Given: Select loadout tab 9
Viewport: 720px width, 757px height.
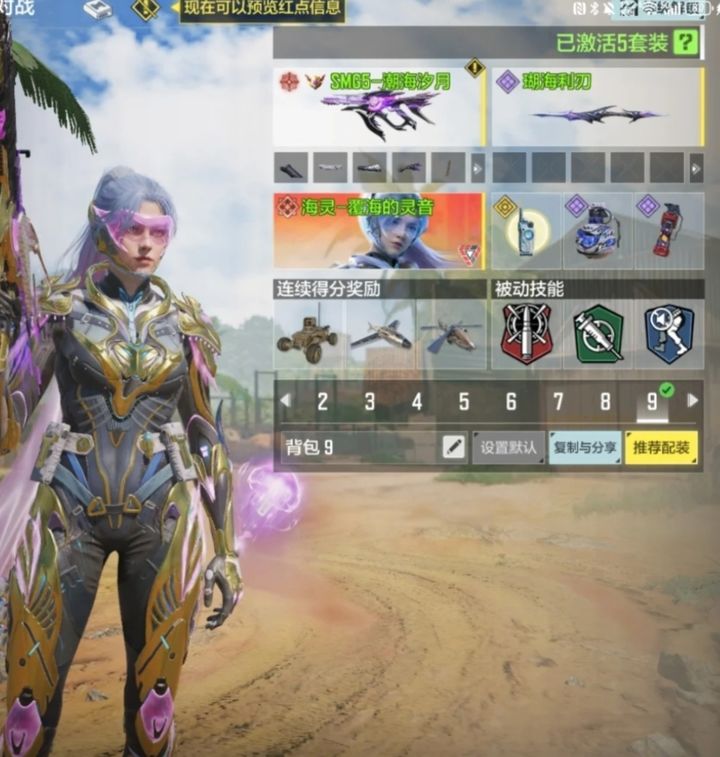Looking at the screenshot, I should click(652, 402).
